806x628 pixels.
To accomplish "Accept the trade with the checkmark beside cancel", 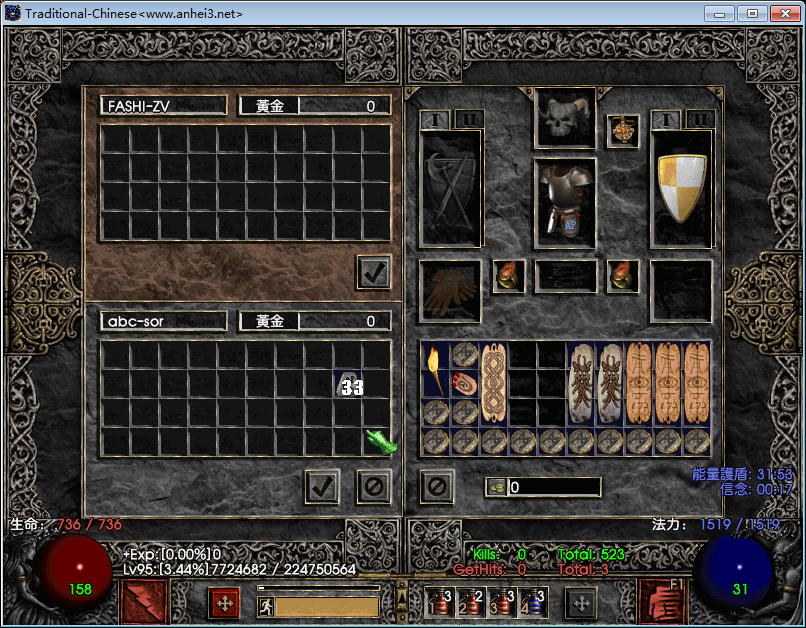I will tap(322, 487).
